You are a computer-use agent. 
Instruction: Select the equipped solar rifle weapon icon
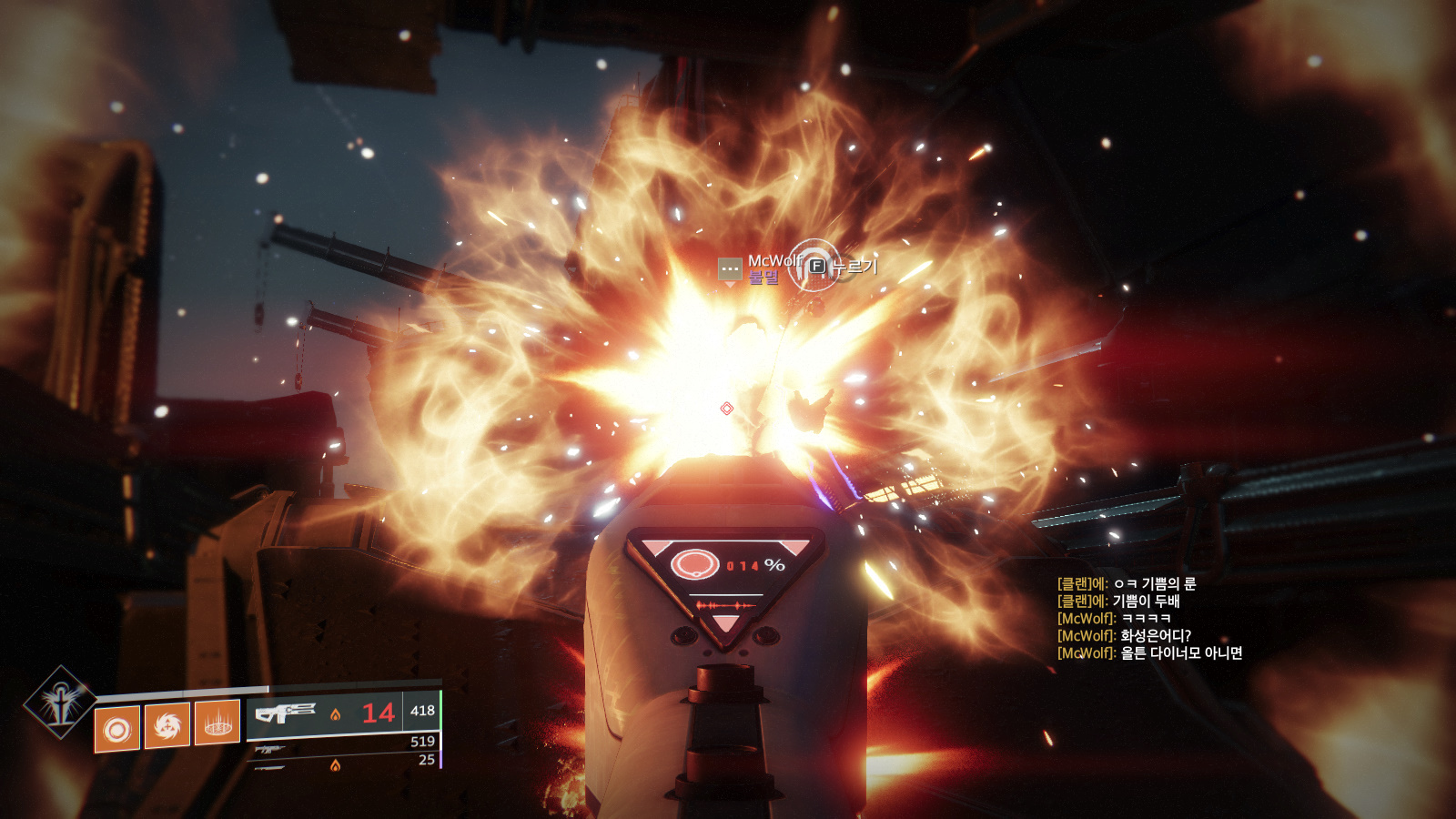click(x=285, y=712)
